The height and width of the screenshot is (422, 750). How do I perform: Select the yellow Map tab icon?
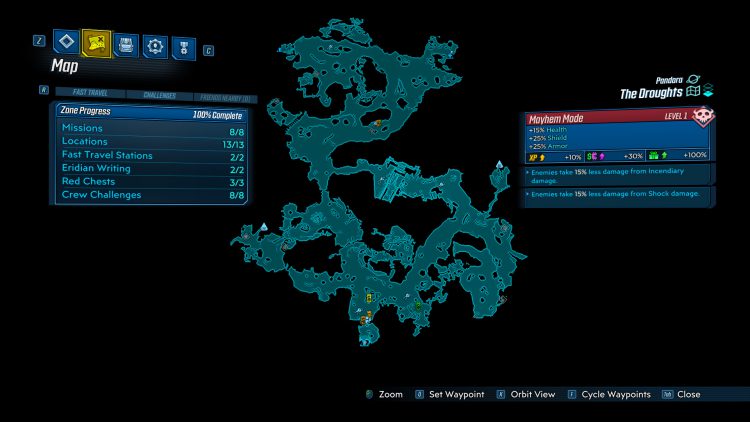[96, 44]
